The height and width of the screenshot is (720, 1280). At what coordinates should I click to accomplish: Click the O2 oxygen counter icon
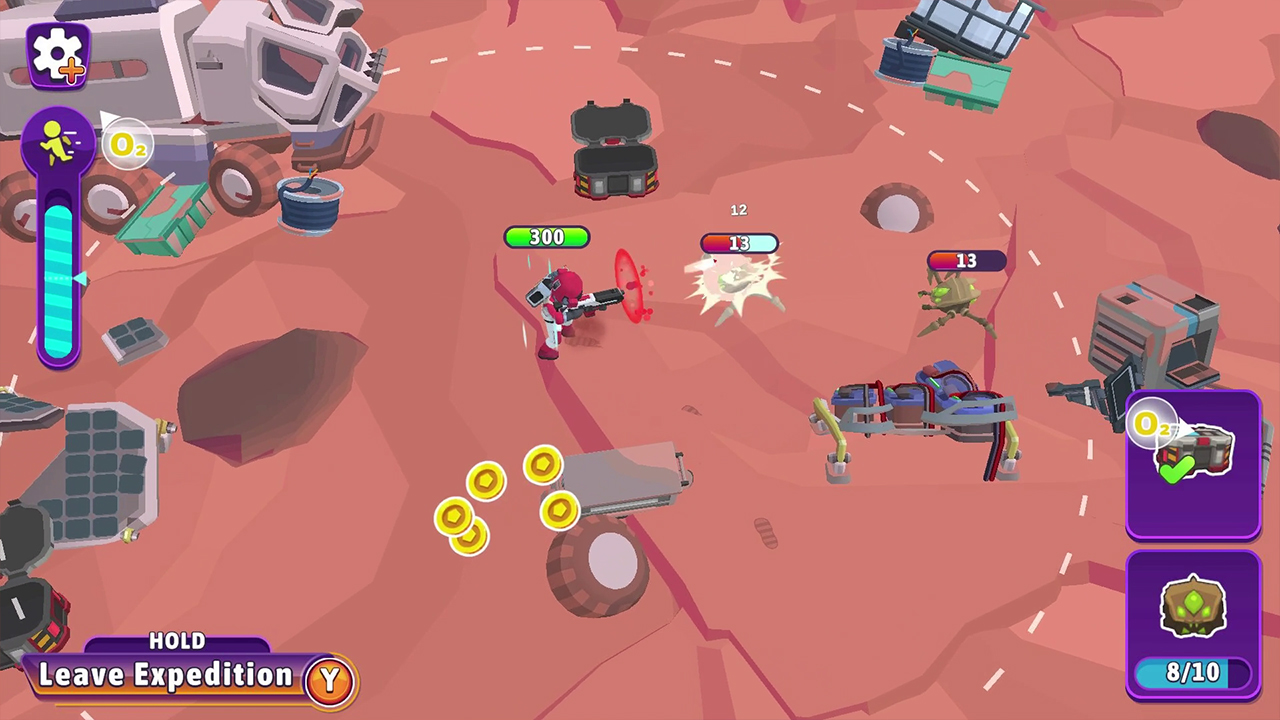click(x=128, y=143)
